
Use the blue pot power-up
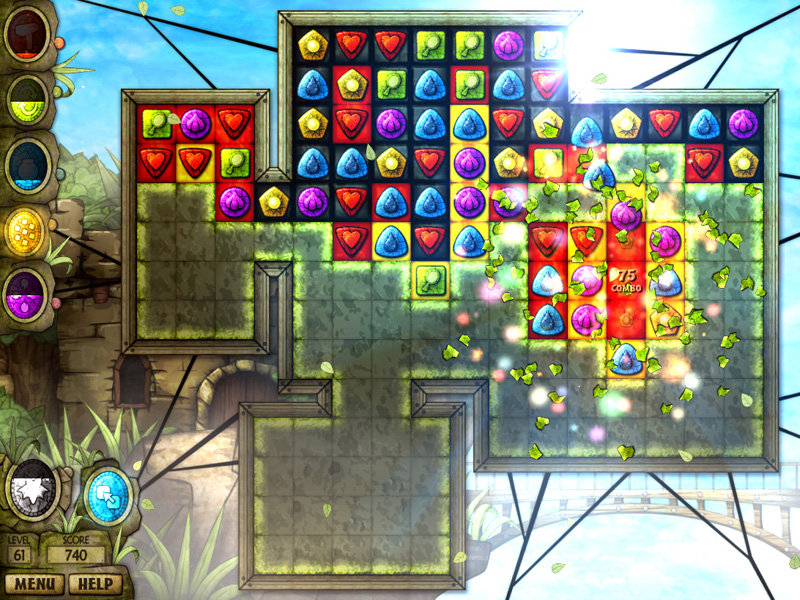coord(27,163)
